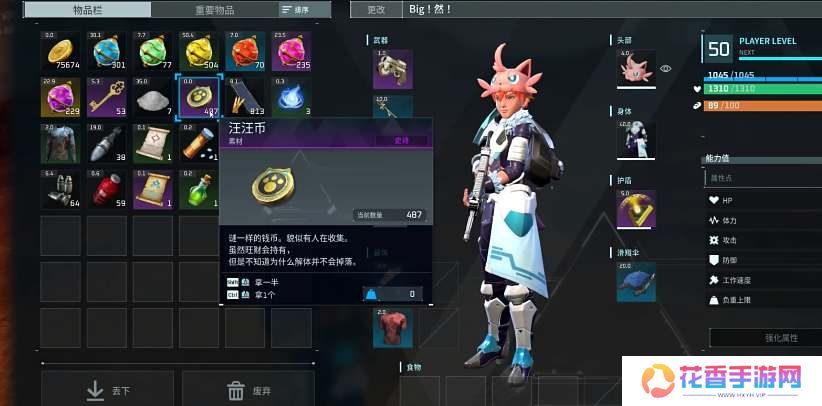Choose the red potion bottle slot
This screenshot has width=822, height=406.
tap(105, 187)
